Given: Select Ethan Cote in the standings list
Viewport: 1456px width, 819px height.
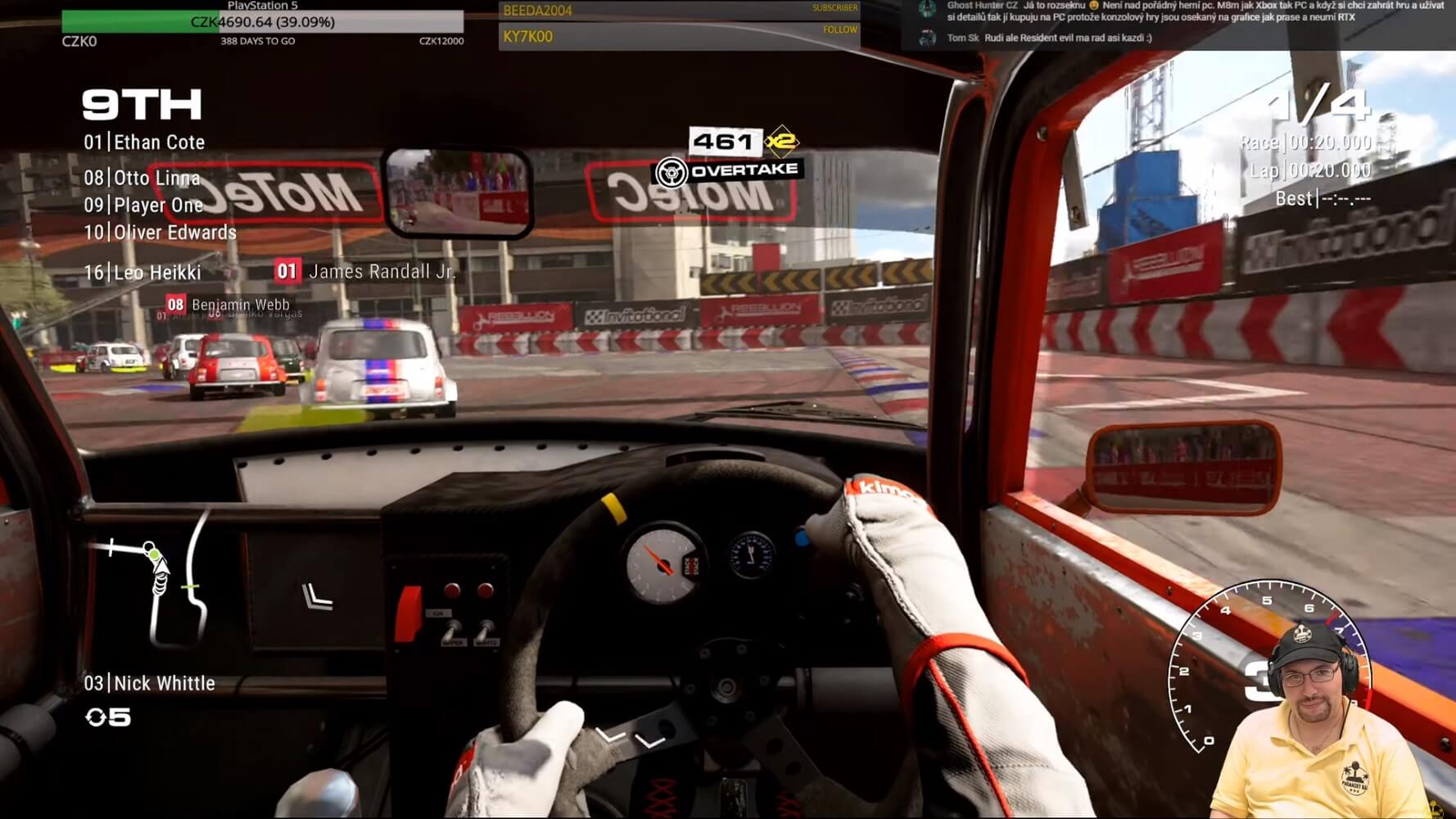Looking at the screenshot, I should tap(145, 143).
